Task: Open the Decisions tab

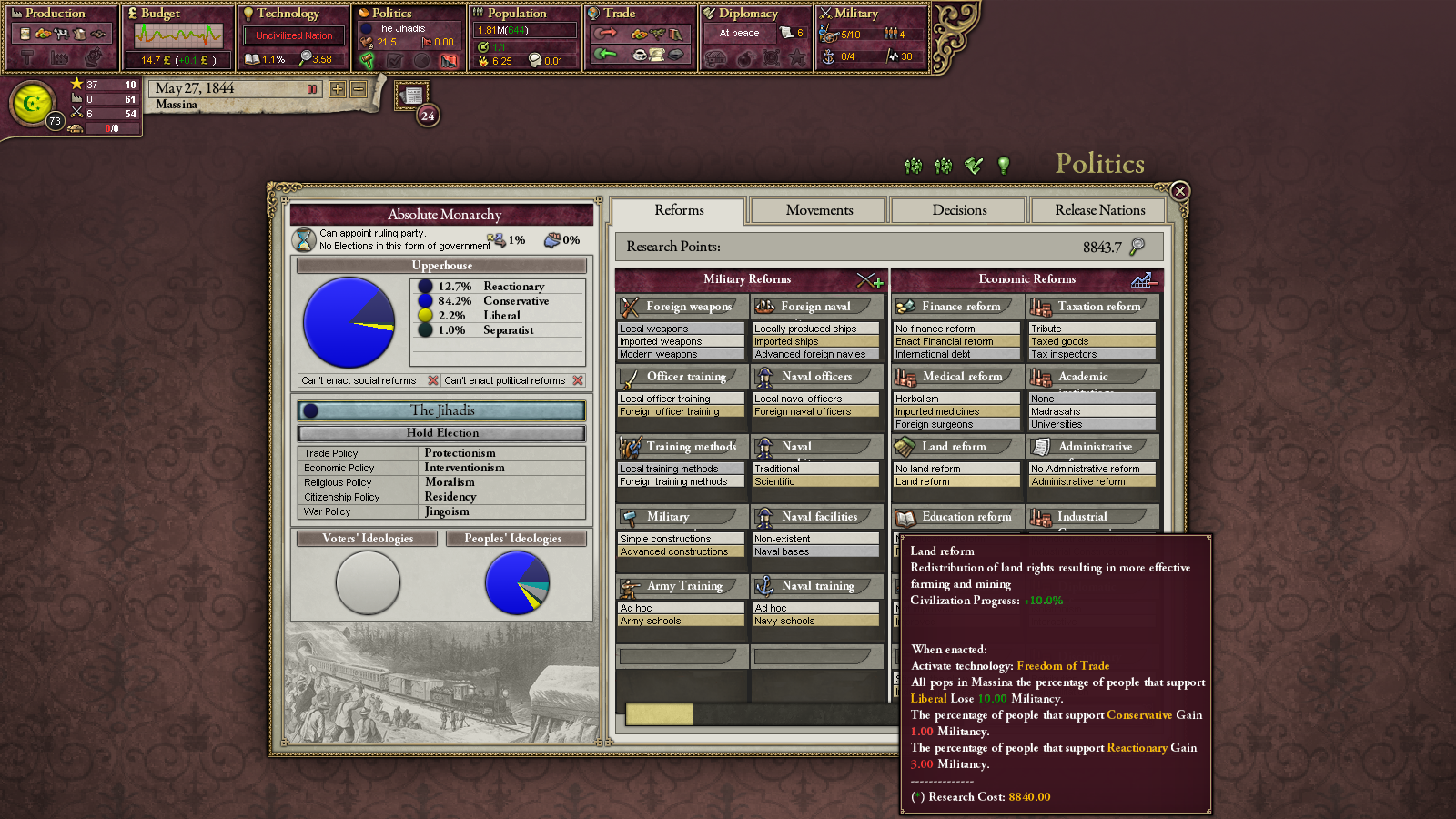Action: [959, 210]
